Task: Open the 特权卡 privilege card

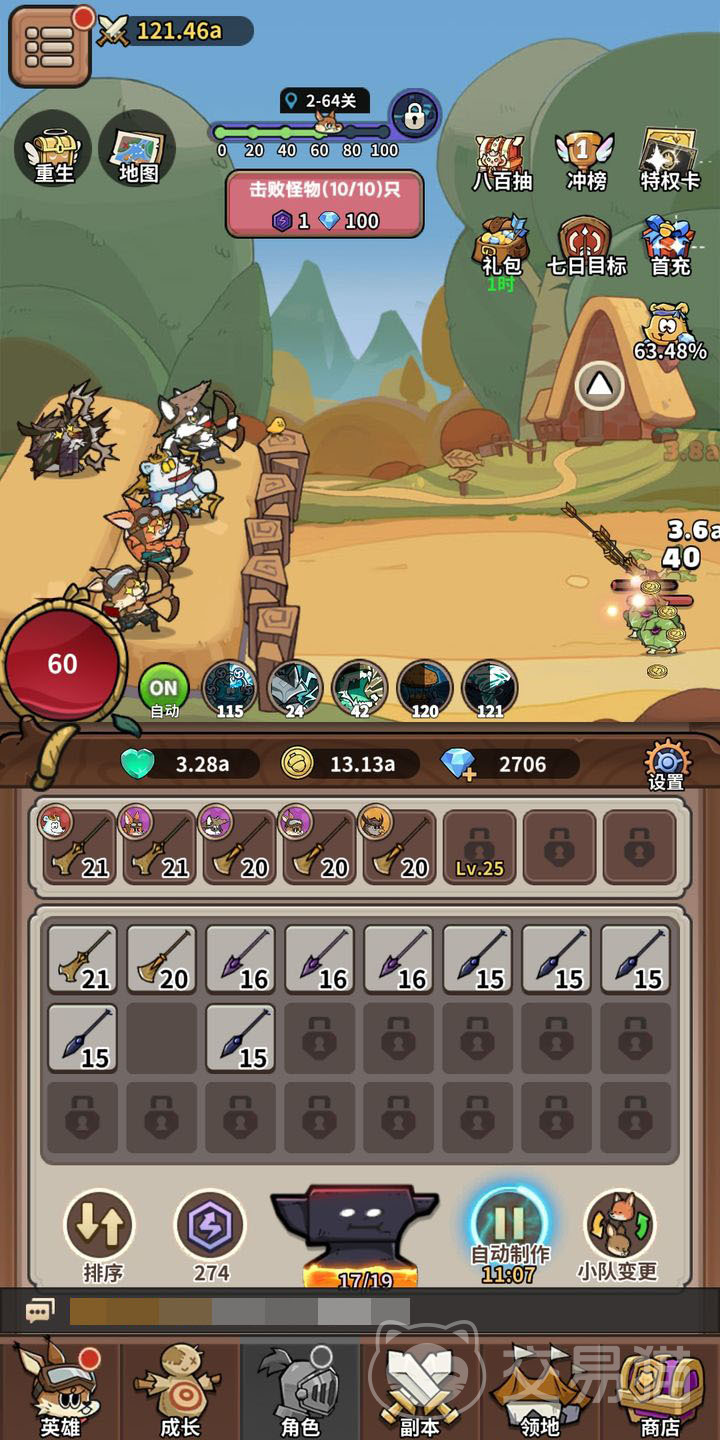Action: coord(669,160)
